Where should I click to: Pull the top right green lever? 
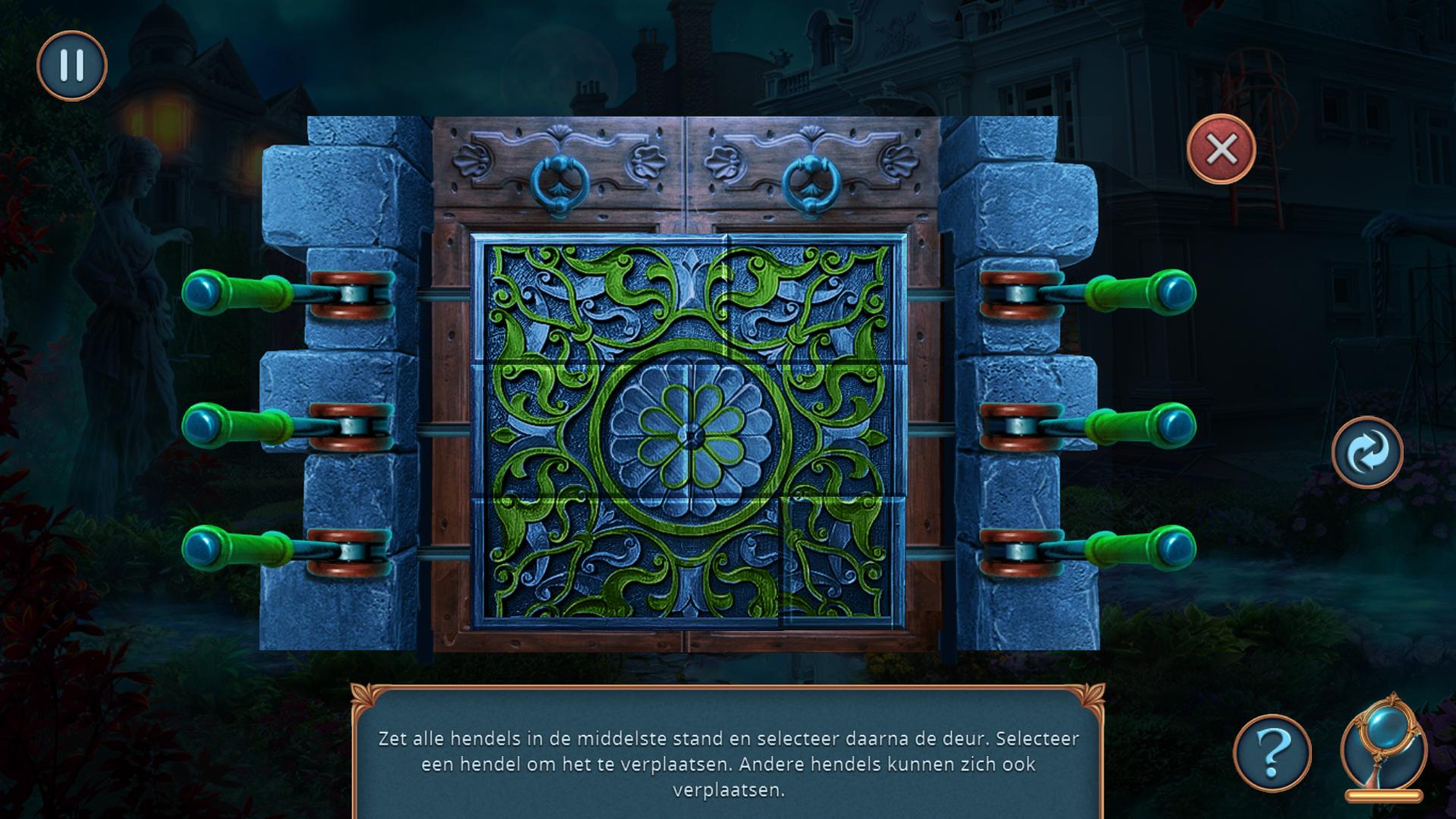coord(1140,292)
